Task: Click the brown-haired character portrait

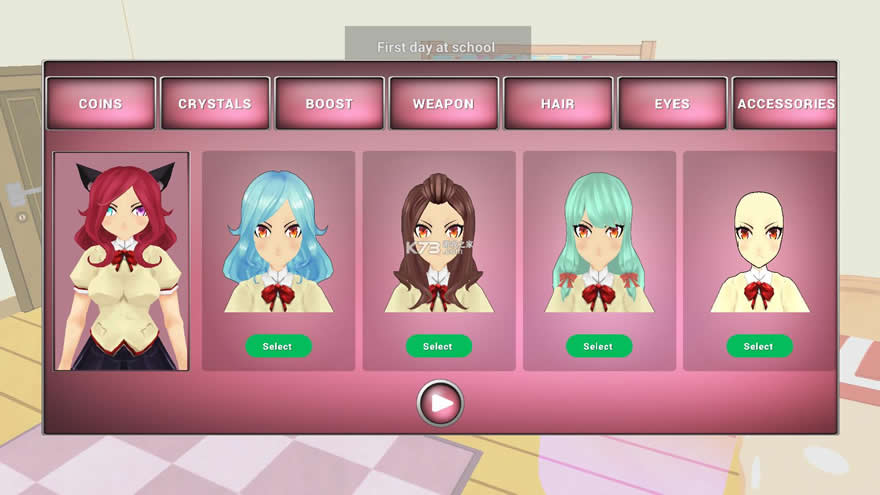Action: (x=438, y=242)
